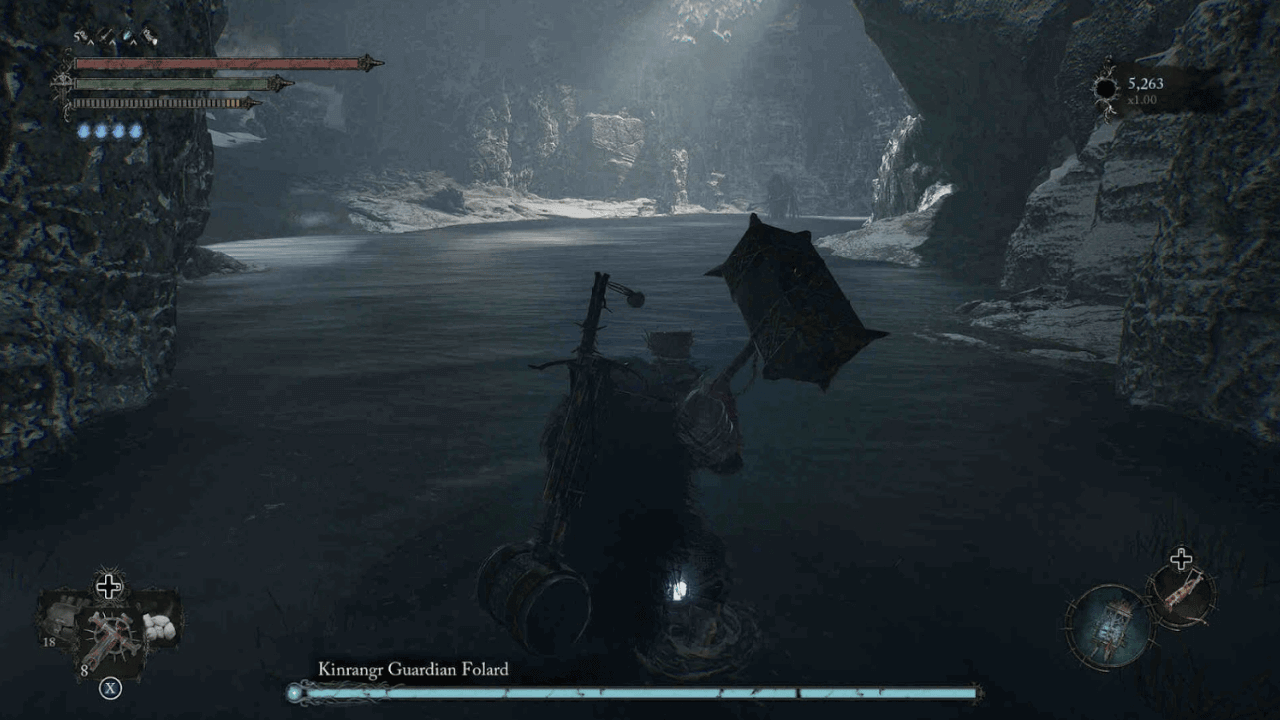The image size is (1280, 720).
Task: Click the first blue charge orb
Action: [83, 130]
